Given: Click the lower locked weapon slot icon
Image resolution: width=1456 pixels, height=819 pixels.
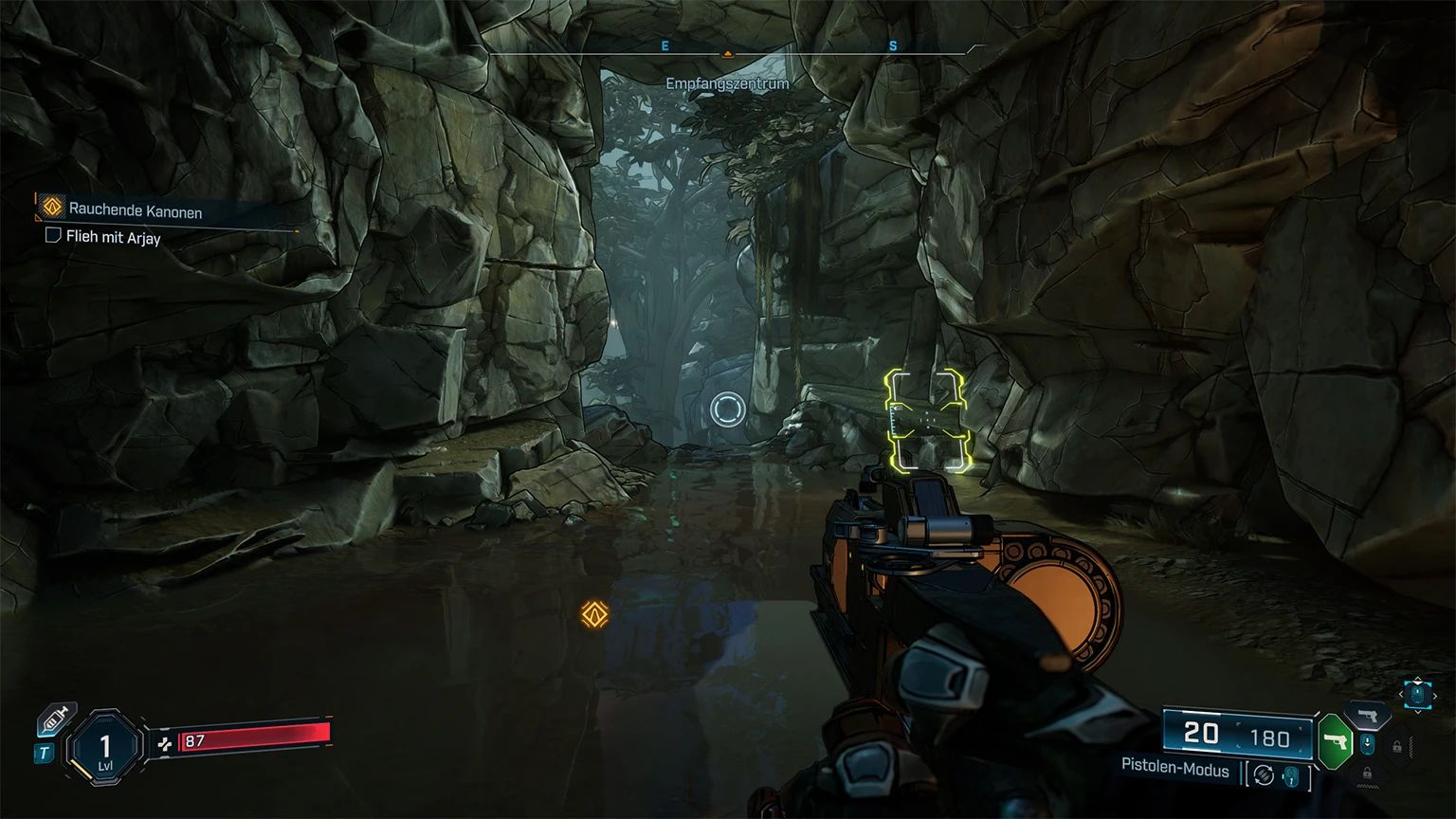Looking at the screenshot, I should pyautogui.click(x=1368, y=774).
